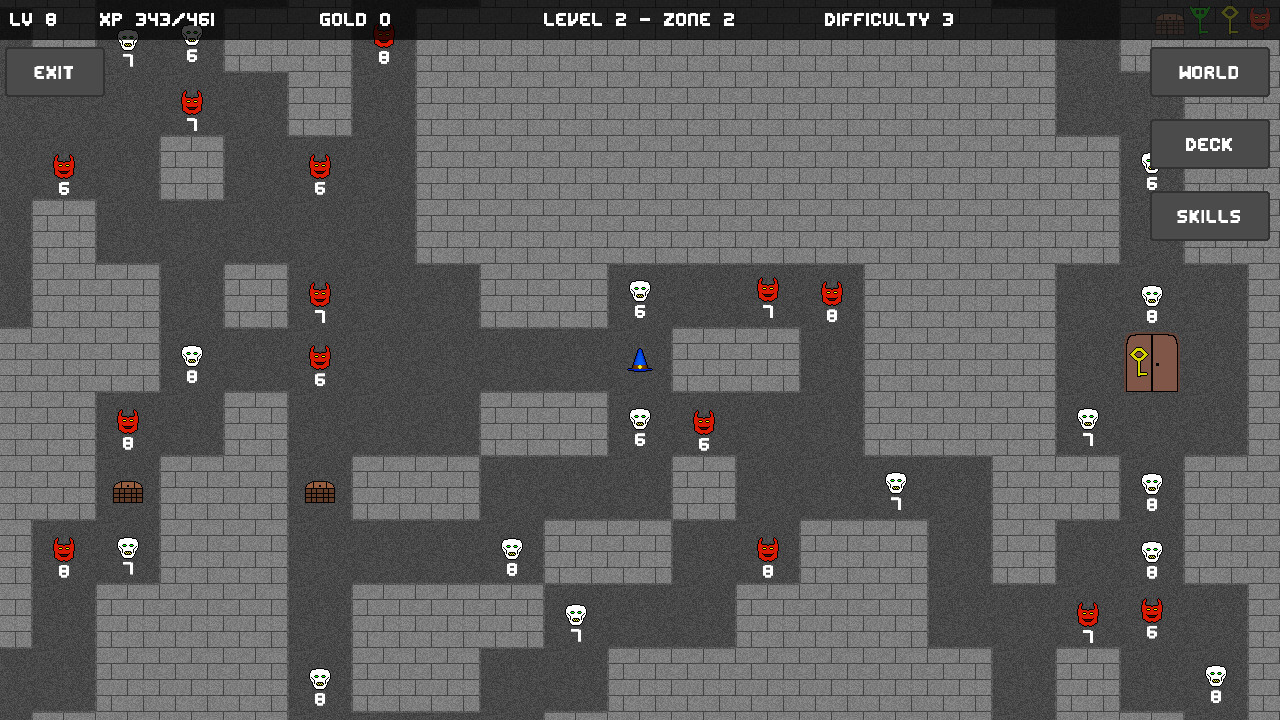Click the GOLD 0 counter

[x=355, y=18]
